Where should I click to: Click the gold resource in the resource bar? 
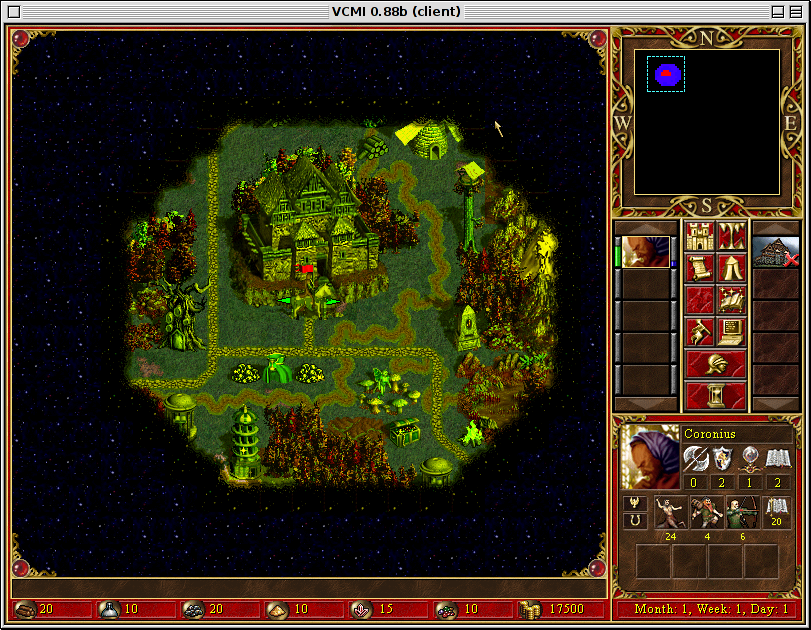click(x=546, y=609)
